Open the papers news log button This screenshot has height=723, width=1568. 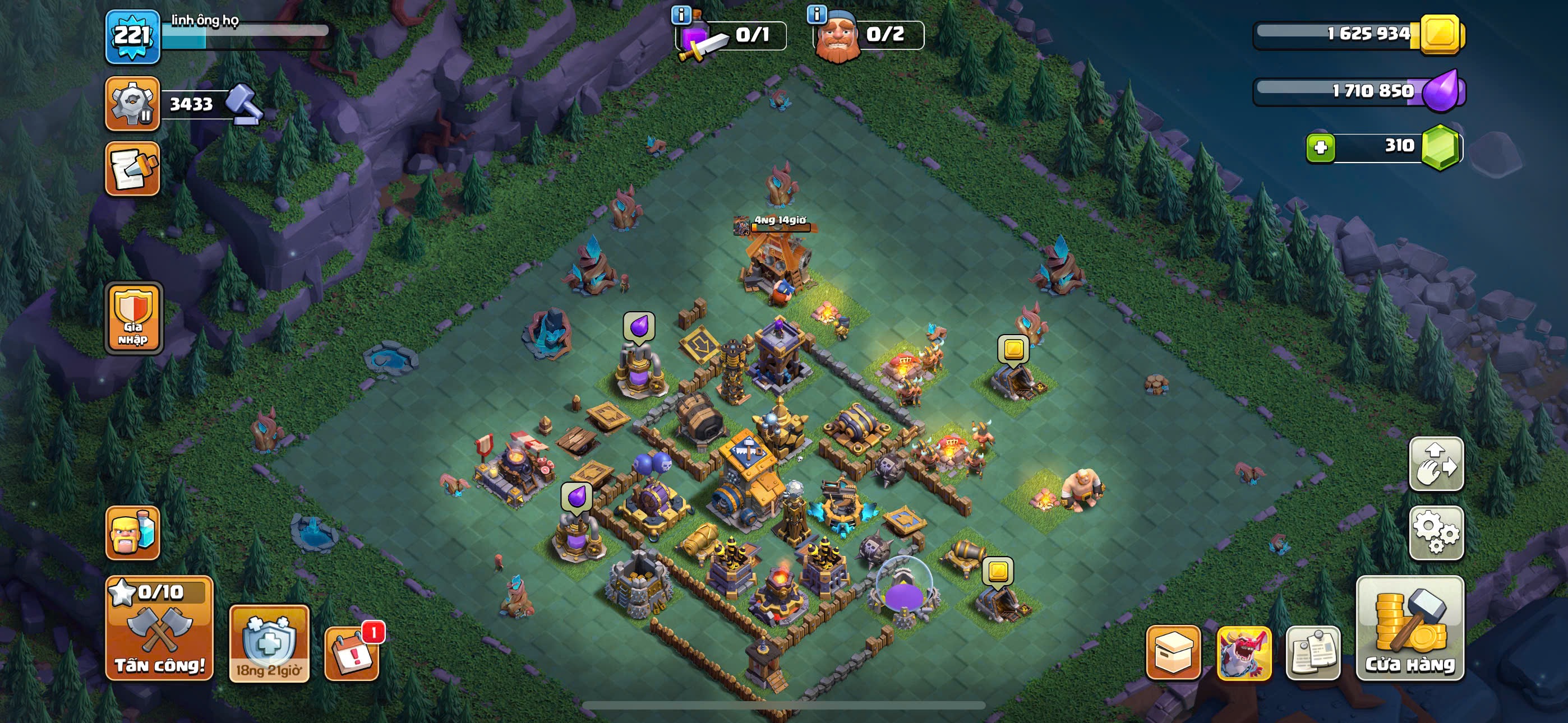(x=1313, y=652)
